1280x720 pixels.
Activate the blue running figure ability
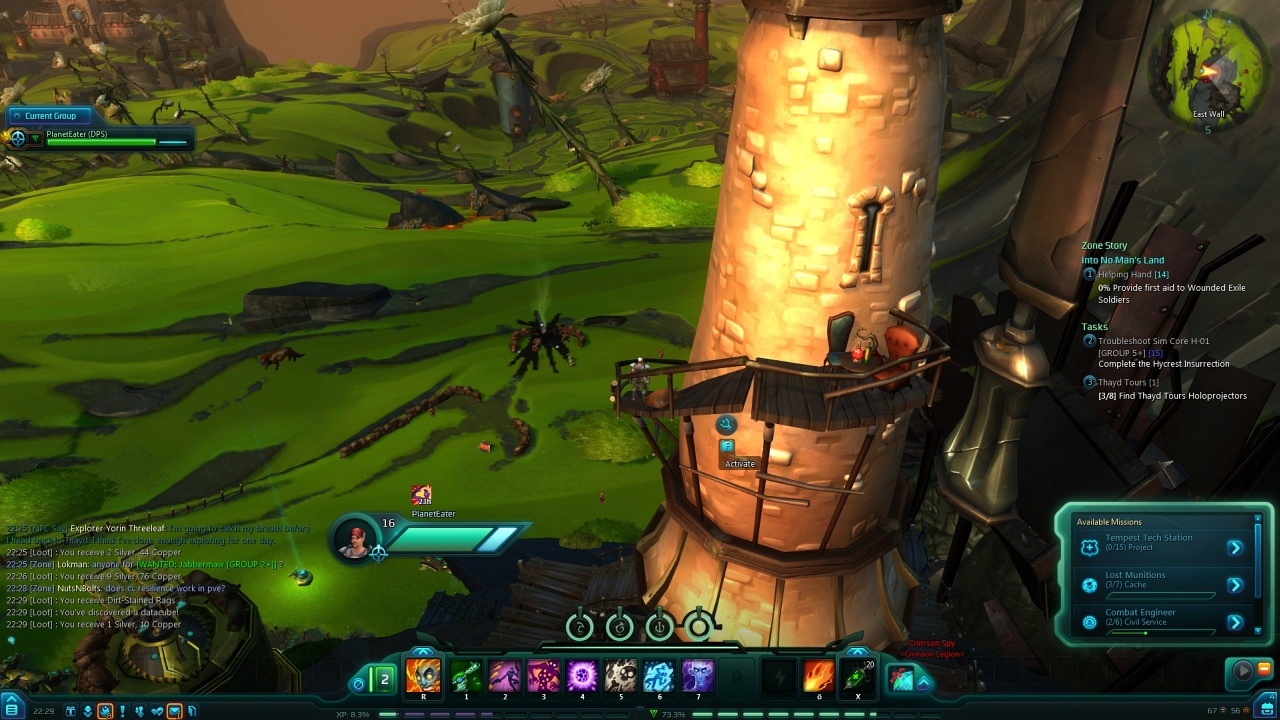[659, 677]
